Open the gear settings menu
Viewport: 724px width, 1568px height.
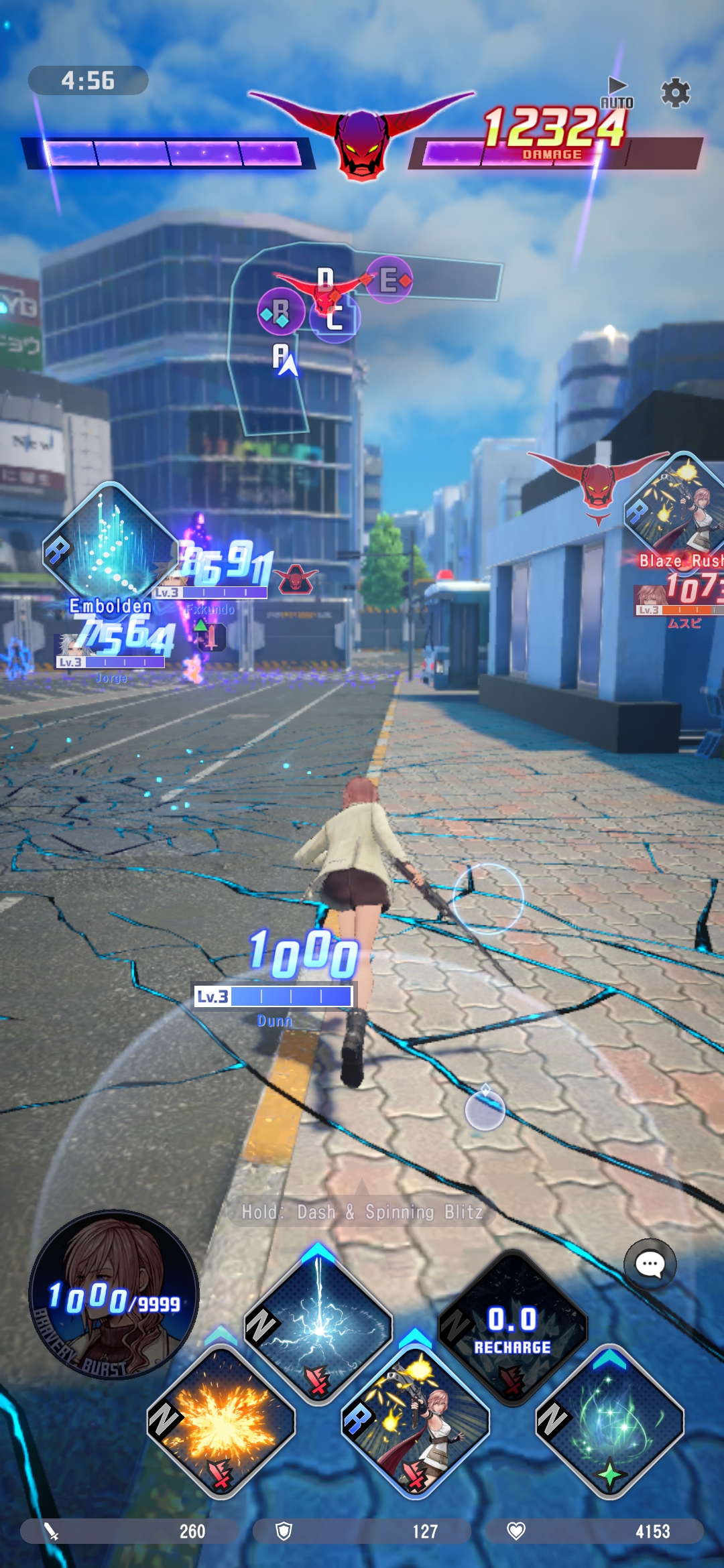pyautogui.click(x=675, y=92)
